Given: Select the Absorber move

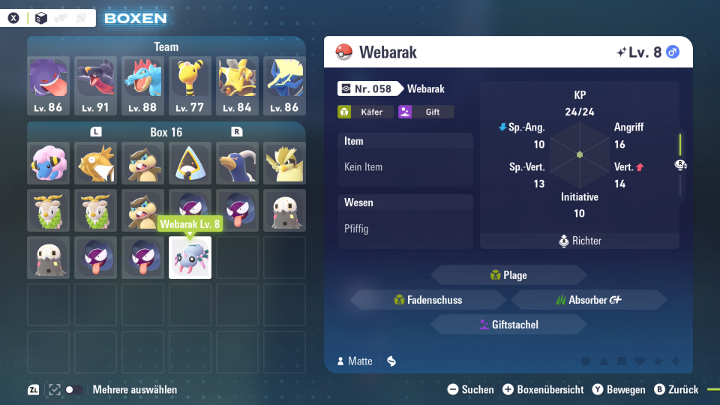Looking at the screenshot, I should click(589, 299).
